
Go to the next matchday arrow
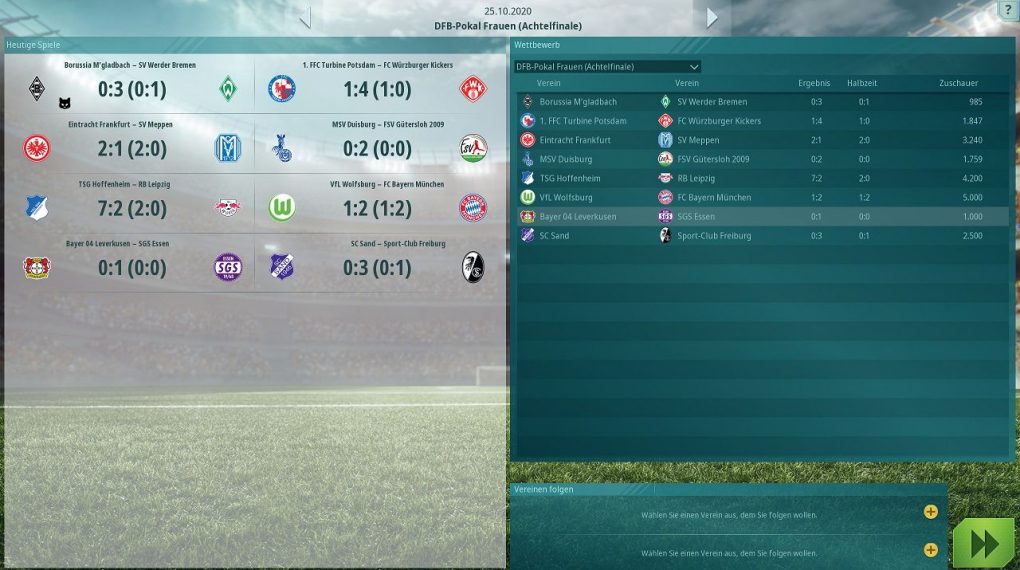(x=712, y=18)
